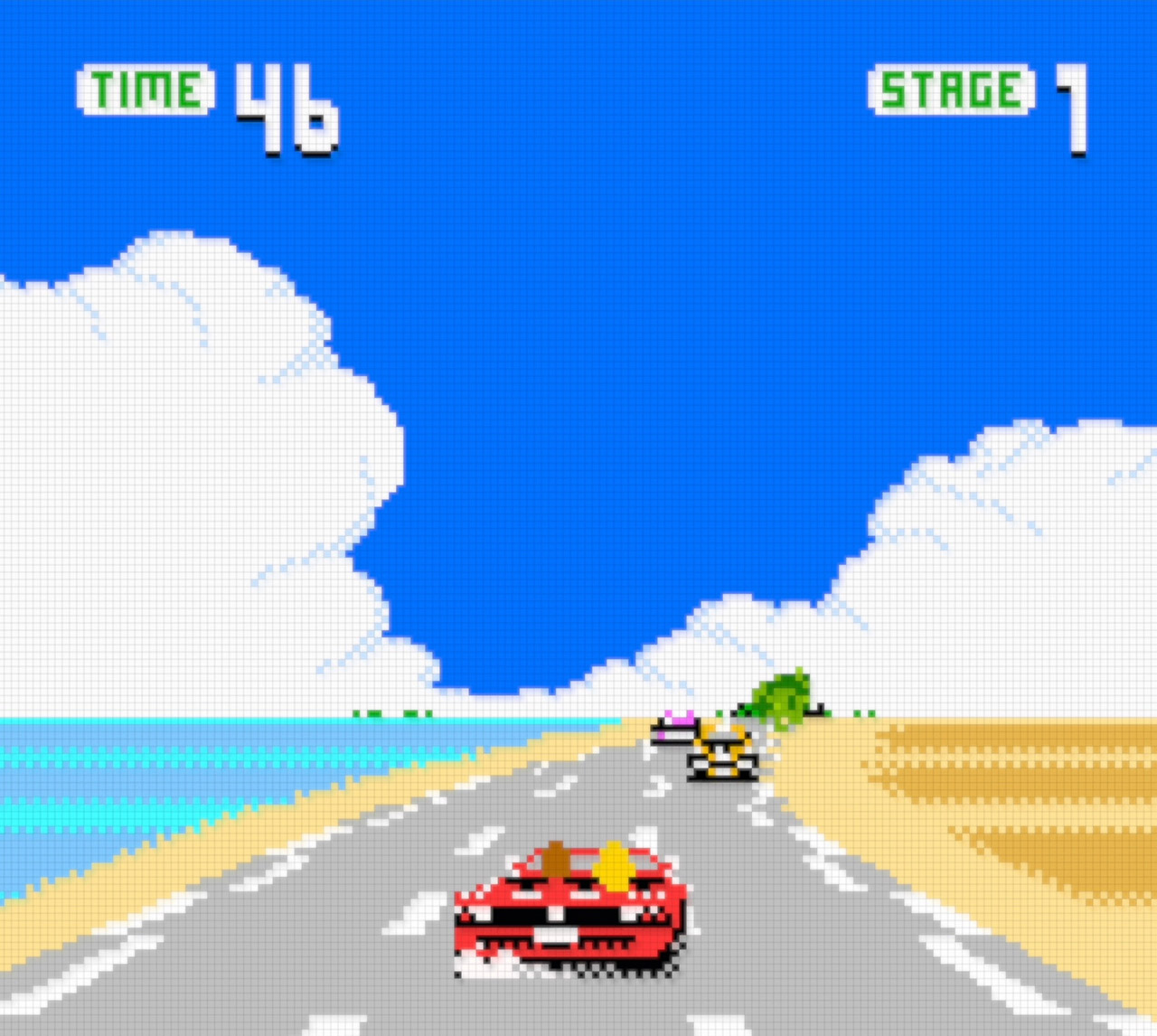Image resolution: width=1157 pixels, height=1036 pixels.
Task: Click the driver with brown hair
Action: (556, 859)
